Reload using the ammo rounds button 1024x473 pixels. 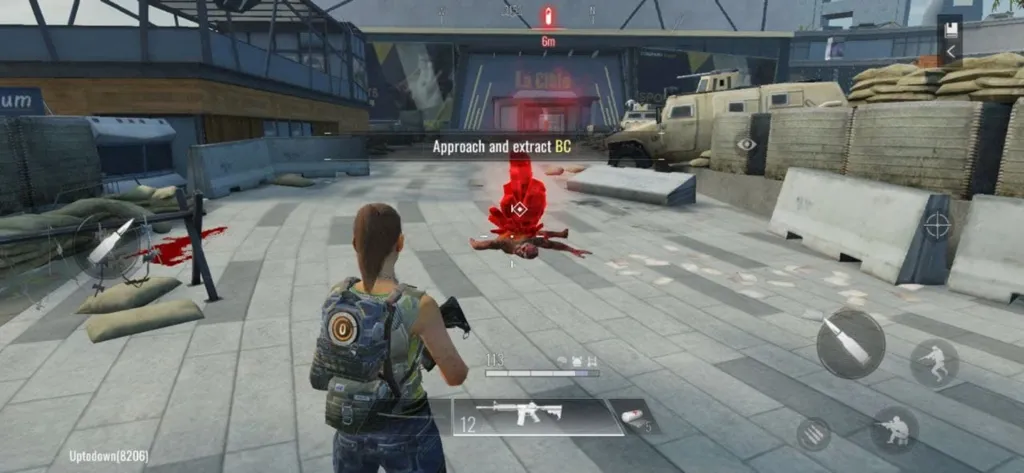813,434
